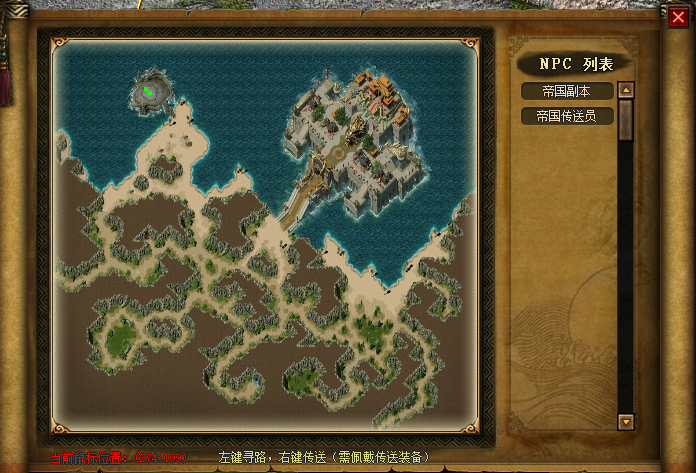Click the green player marker on the map
This screenshot has height=473, width=696.
pos(147,91)
